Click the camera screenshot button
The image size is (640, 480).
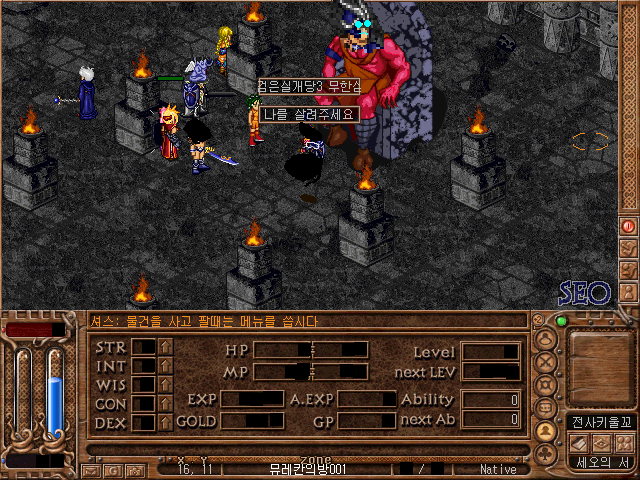134,470
